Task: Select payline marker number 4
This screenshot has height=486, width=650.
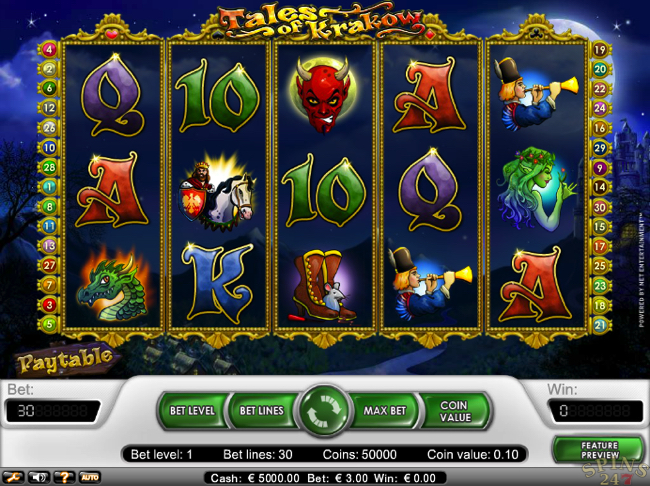Action: click(x=48, y=49)
